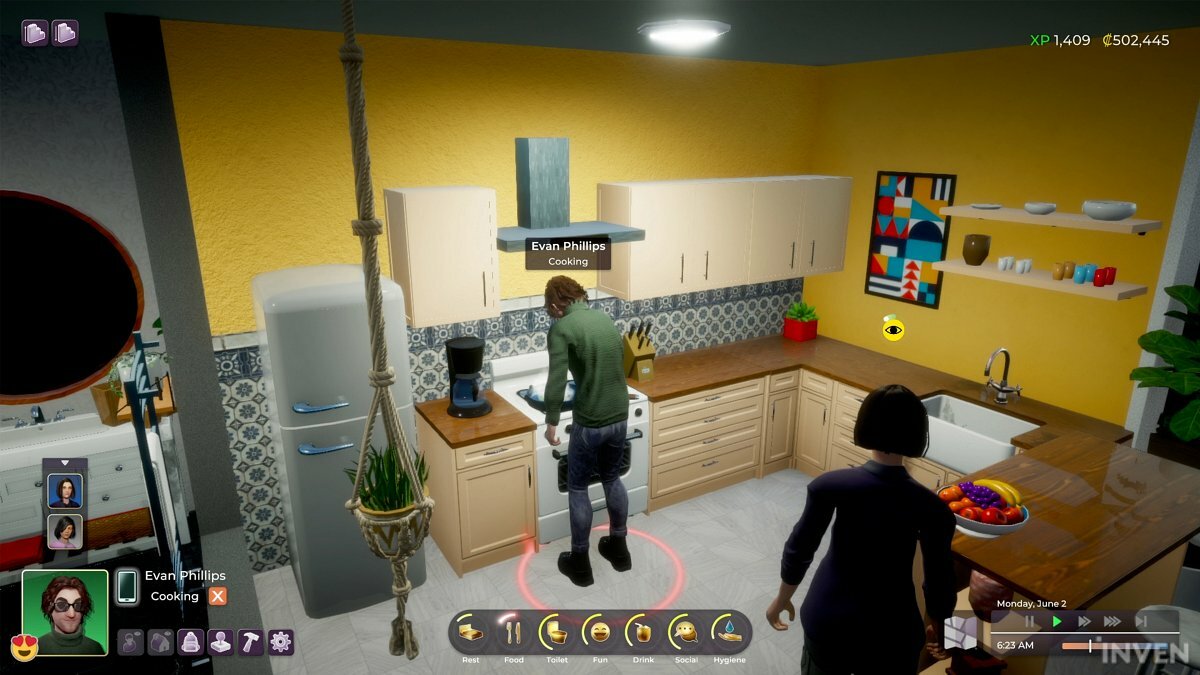The image size is (1200, 675).
Task: Collapse the household portrait list arrow
Action: pos(65,463)
